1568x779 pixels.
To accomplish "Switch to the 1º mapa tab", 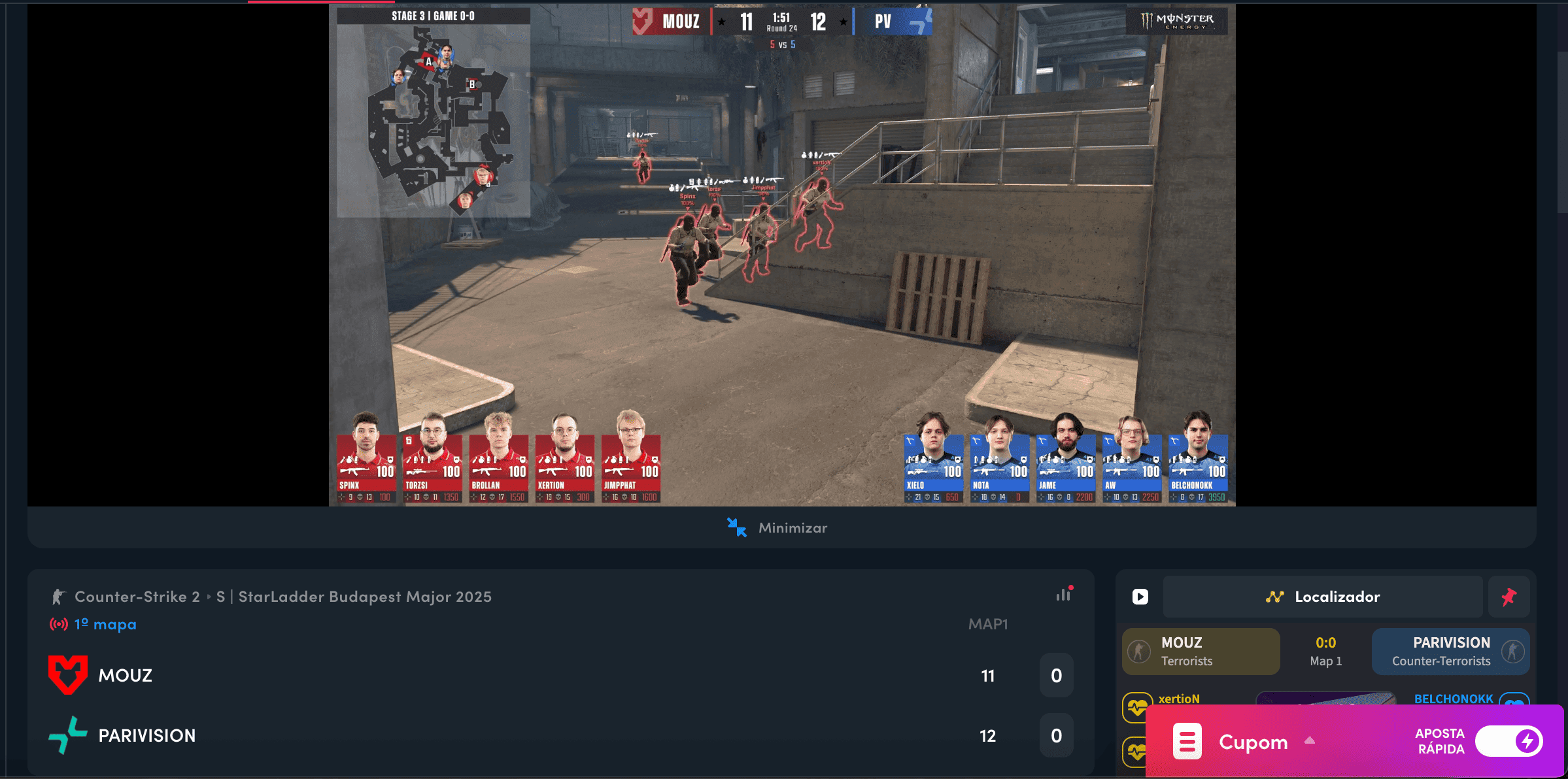I will coord(103,624).
